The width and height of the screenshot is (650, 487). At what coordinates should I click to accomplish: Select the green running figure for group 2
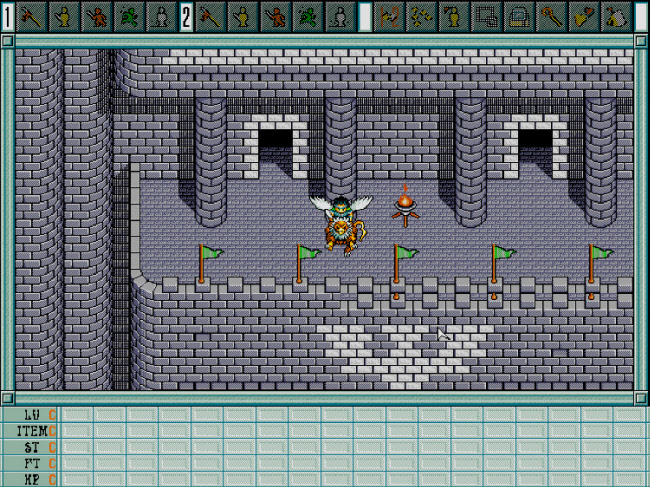click(307, 15)
